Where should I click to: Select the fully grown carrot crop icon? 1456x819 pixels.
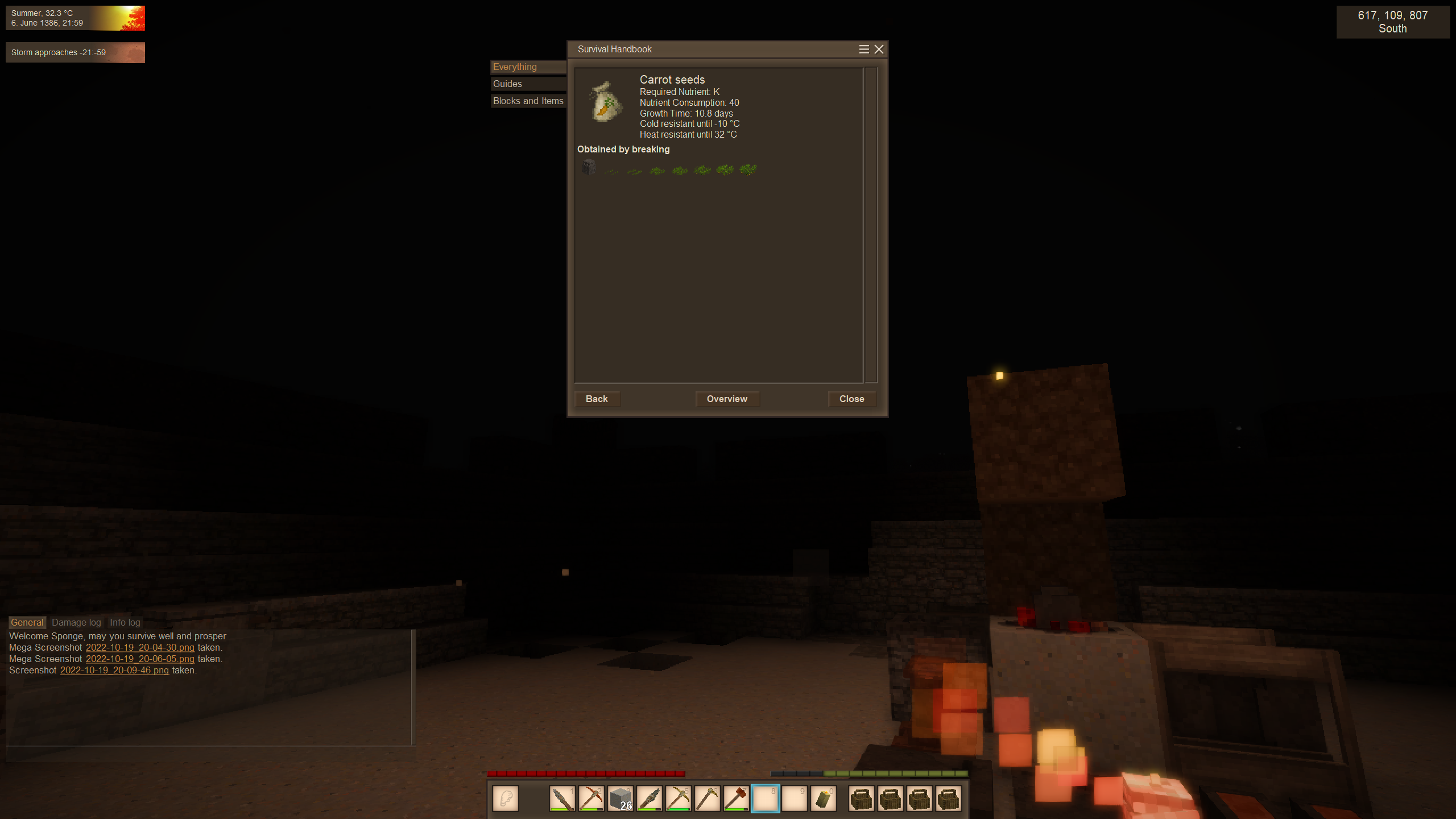pyautogui.click(x=748, y=169)
